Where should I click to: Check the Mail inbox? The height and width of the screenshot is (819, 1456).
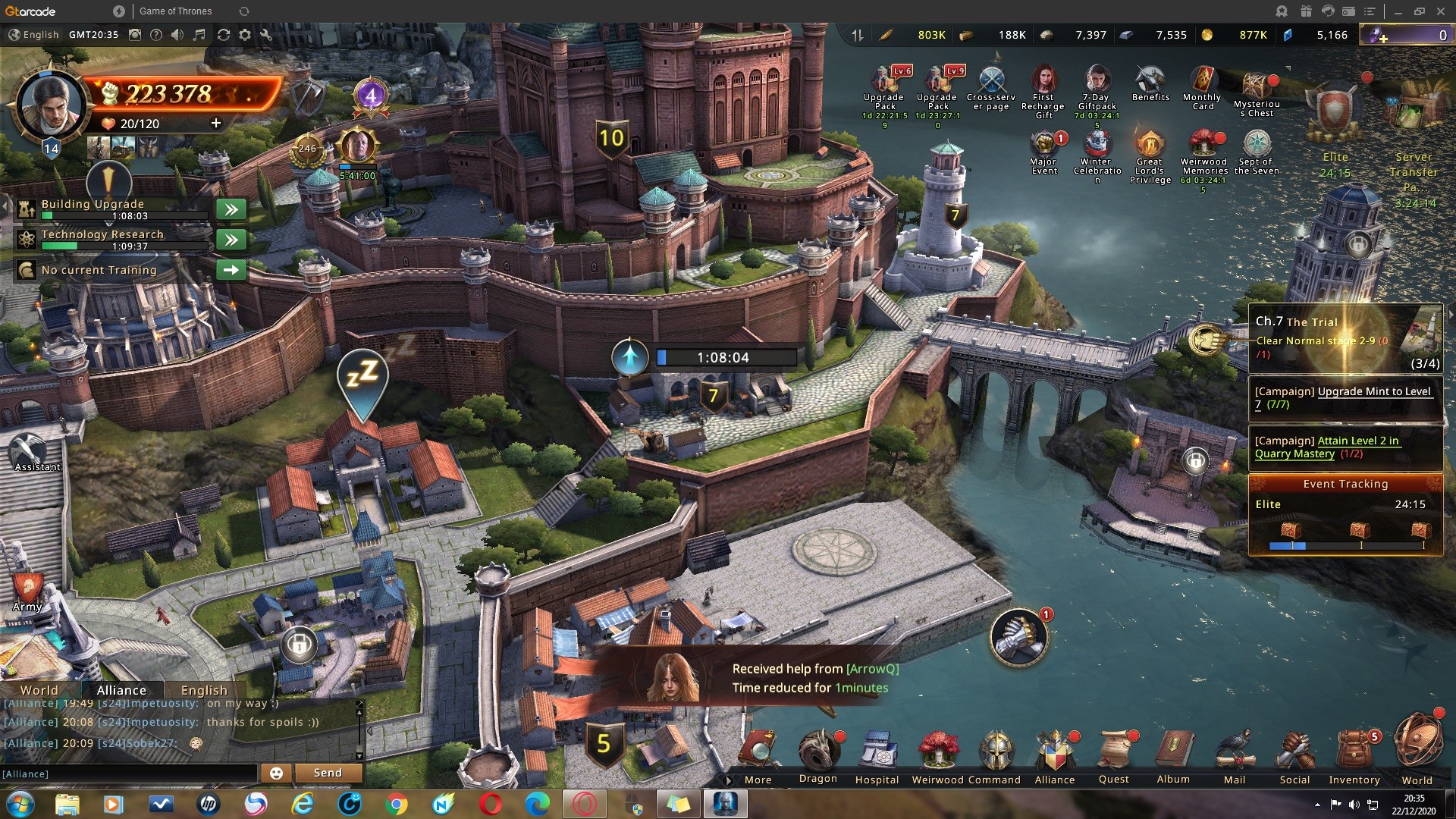[1235, 753]
